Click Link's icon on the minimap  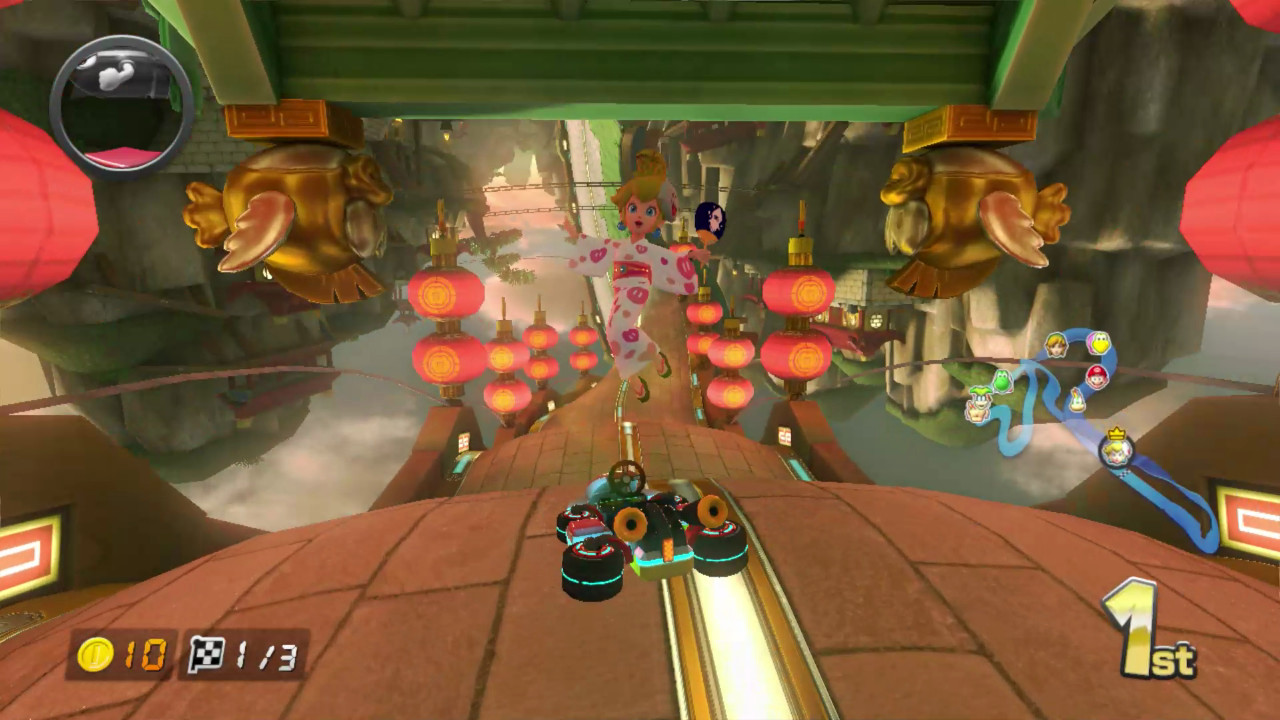pos(1055,344)
